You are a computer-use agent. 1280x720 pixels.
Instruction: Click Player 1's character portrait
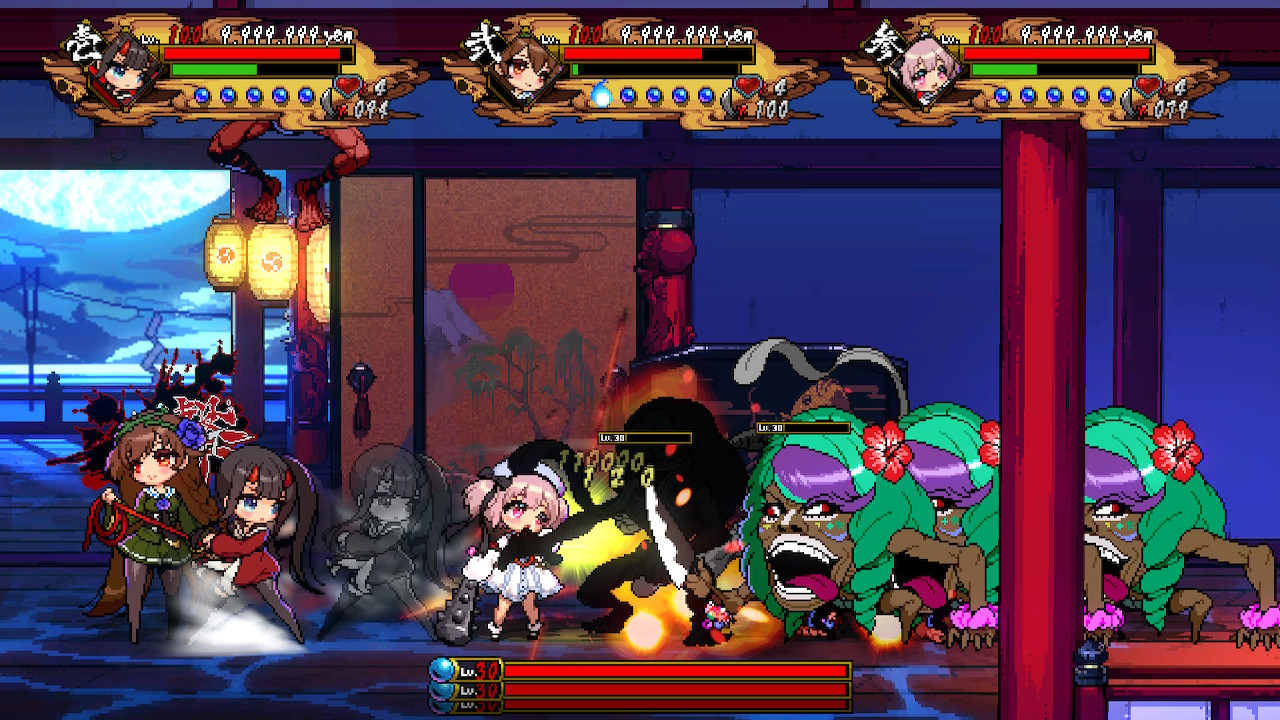pos(123,72)
